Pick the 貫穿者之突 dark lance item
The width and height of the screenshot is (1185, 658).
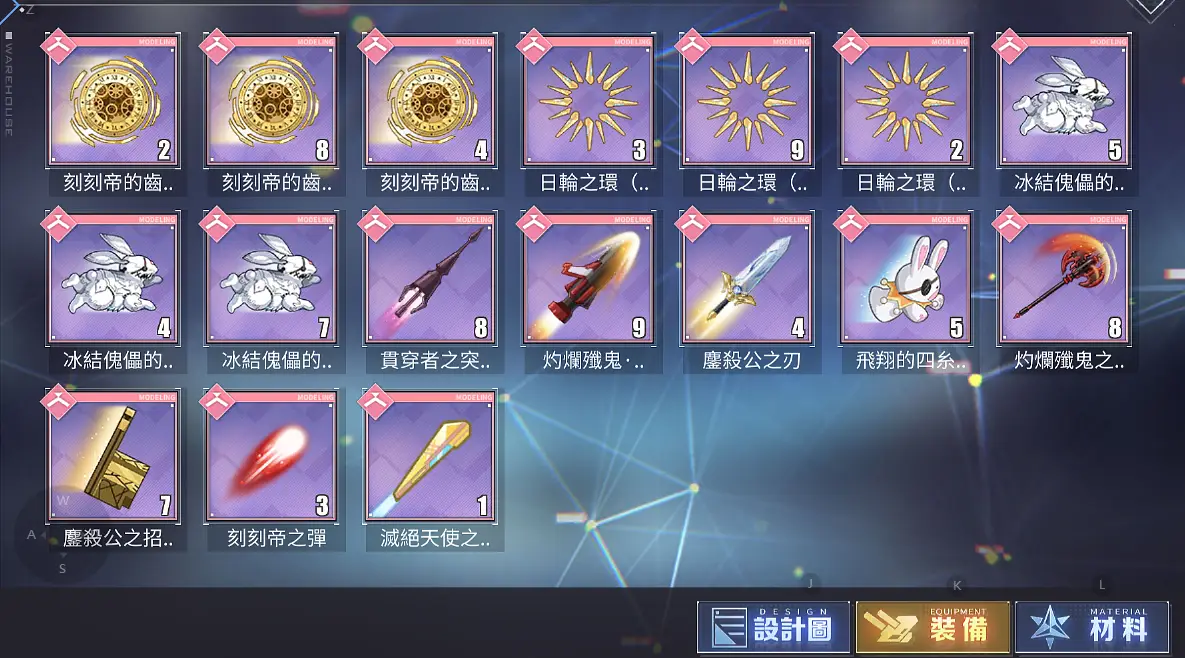pos(430,282)
